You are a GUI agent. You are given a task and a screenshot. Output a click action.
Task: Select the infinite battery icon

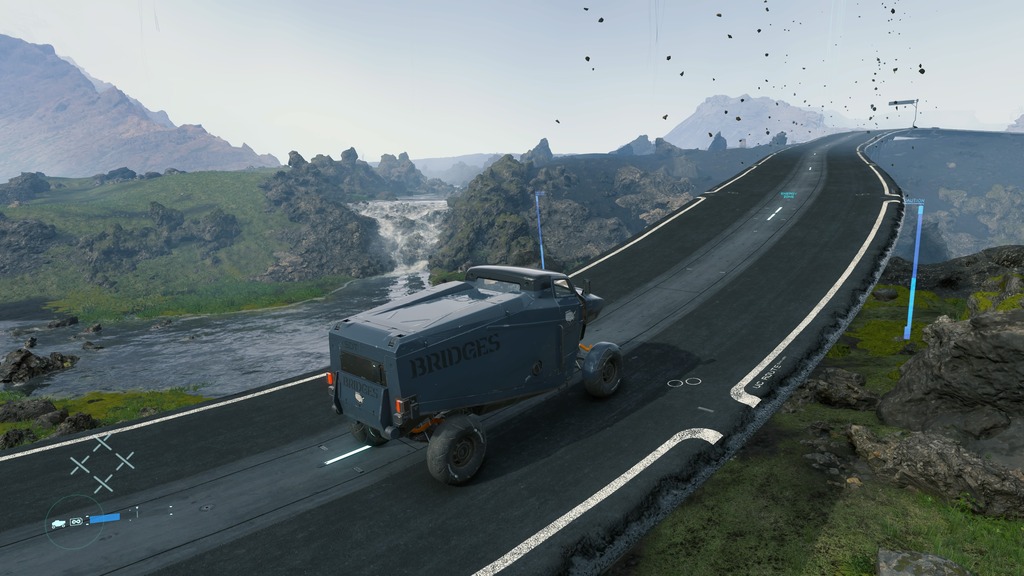click(x=75, y=521)
